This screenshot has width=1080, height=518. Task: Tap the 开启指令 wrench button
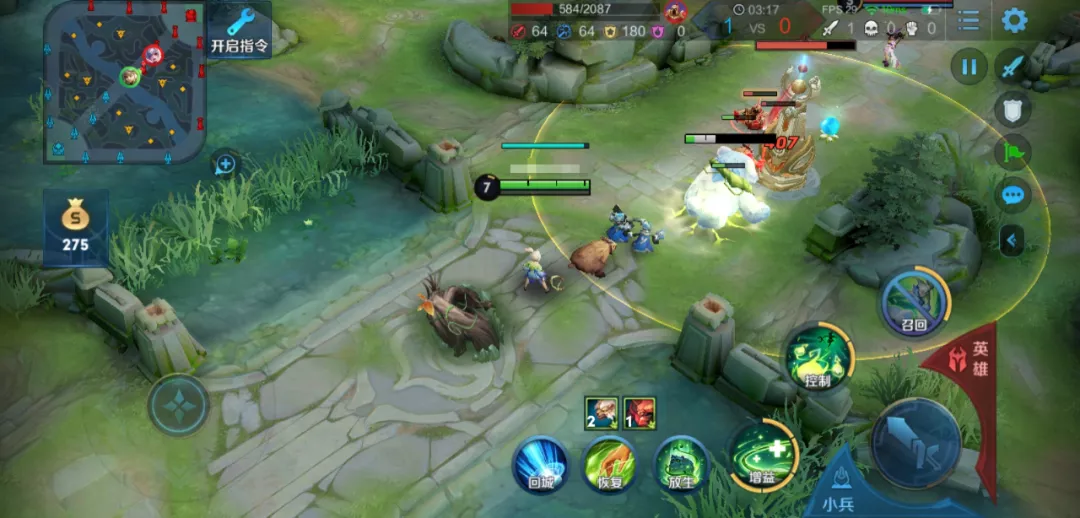[240, 30]
